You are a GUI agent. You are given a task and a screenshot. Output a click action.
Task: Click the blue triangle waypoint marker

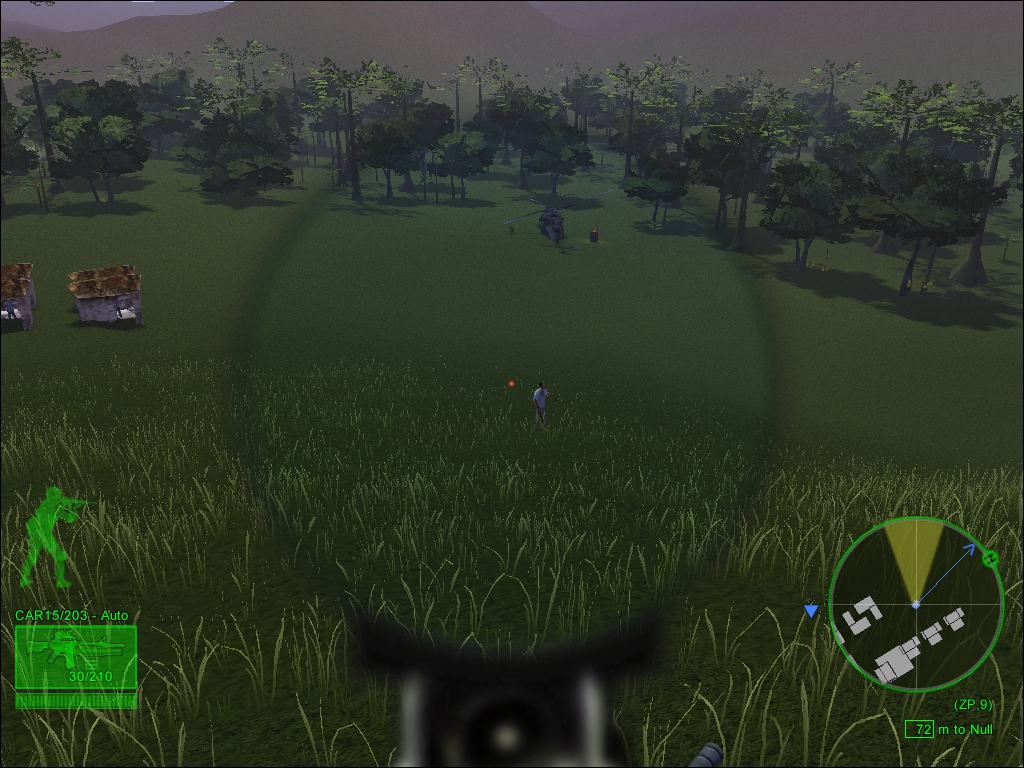[x=811, y=610]
